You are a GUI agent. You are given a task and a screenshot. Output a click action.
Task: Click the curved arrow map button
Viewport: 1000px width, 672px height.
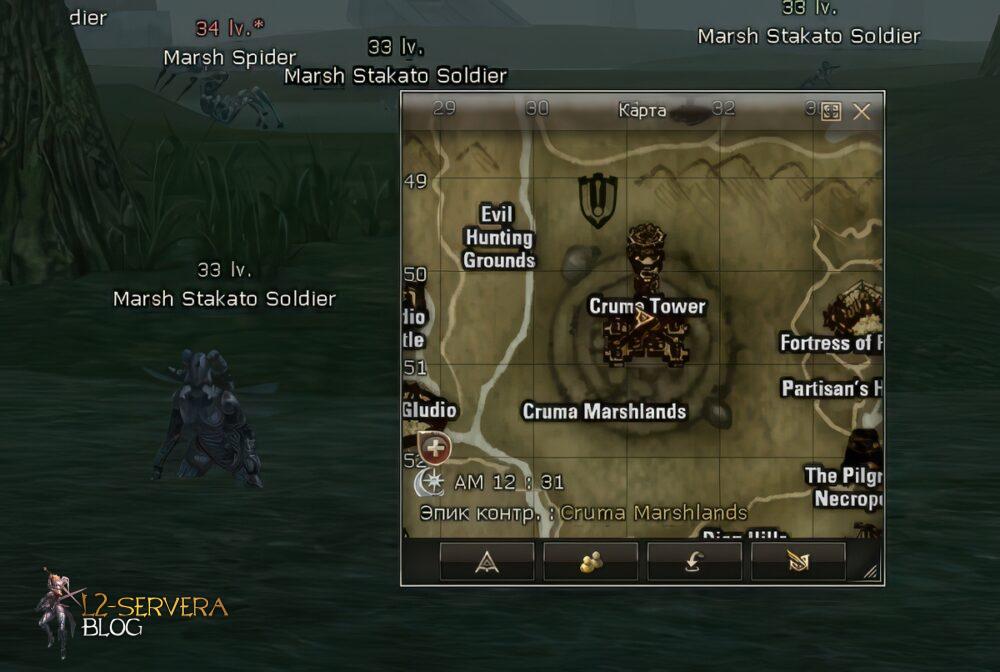point(694,561)
